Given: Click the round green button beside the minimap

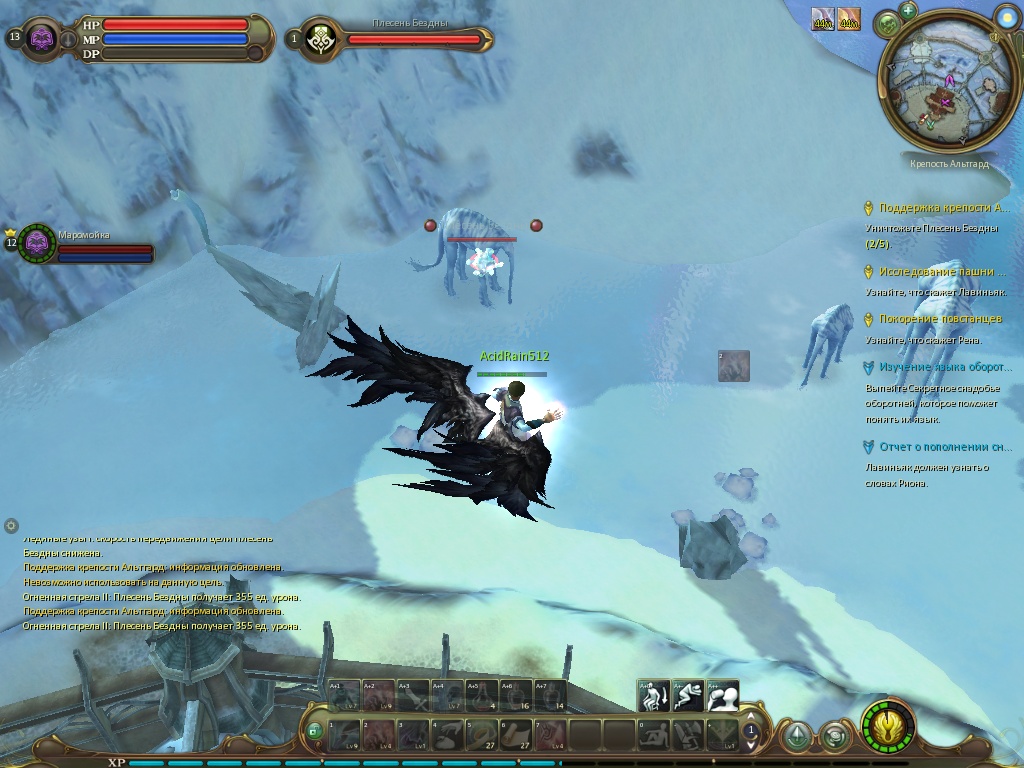Looking at the screenshot, I should pyautogui.click(x=887, y=24).
